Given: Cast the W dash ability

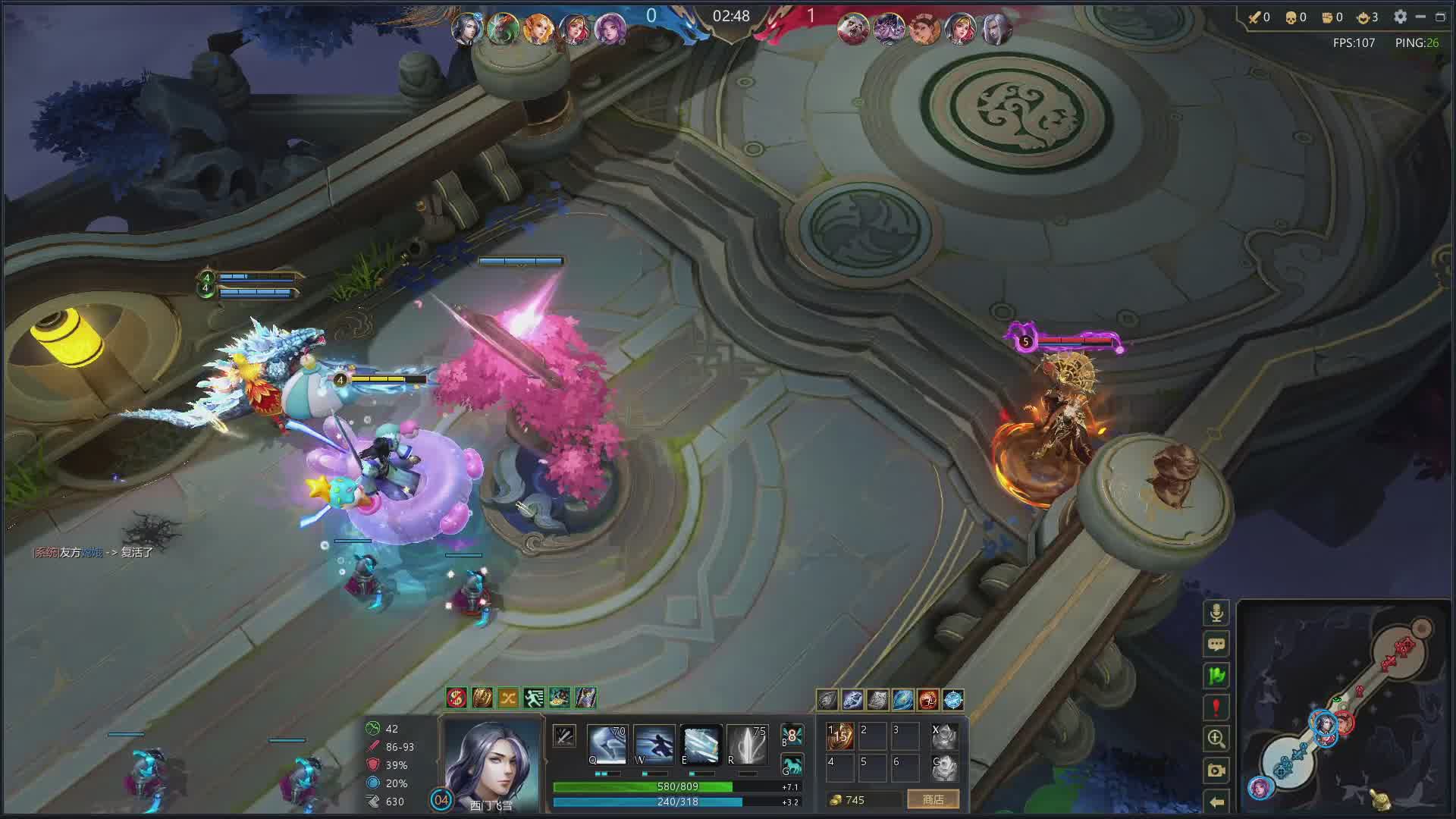Looking at the screenshot, I should pos(653,744).
